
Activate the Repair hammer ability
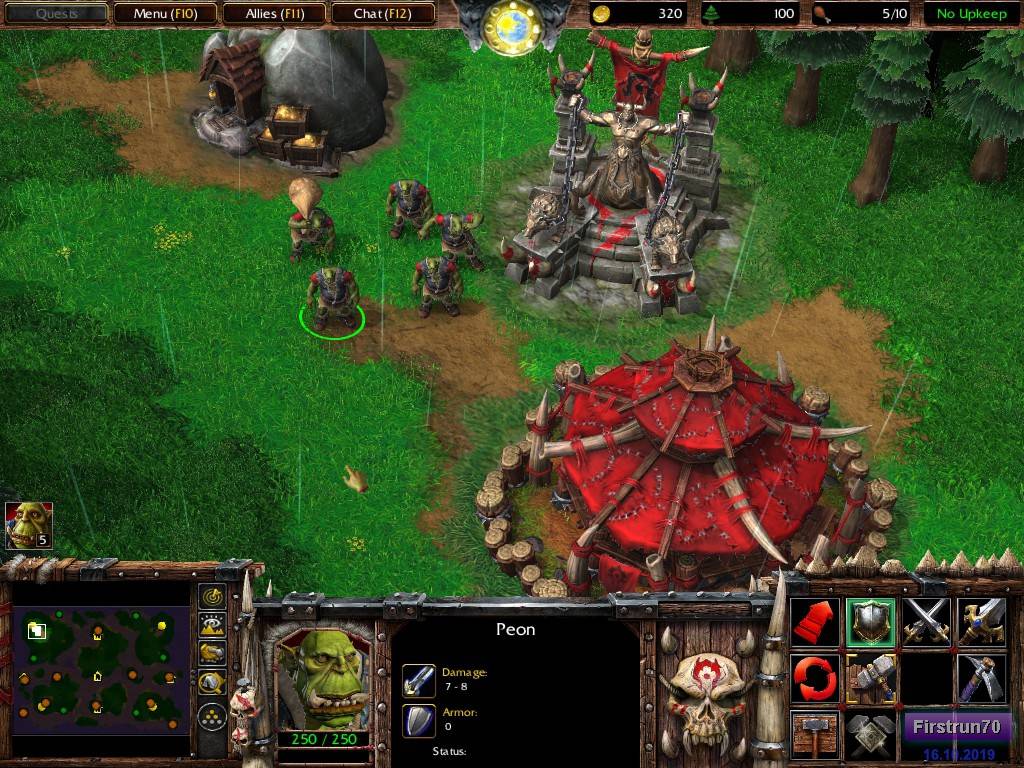870,678
